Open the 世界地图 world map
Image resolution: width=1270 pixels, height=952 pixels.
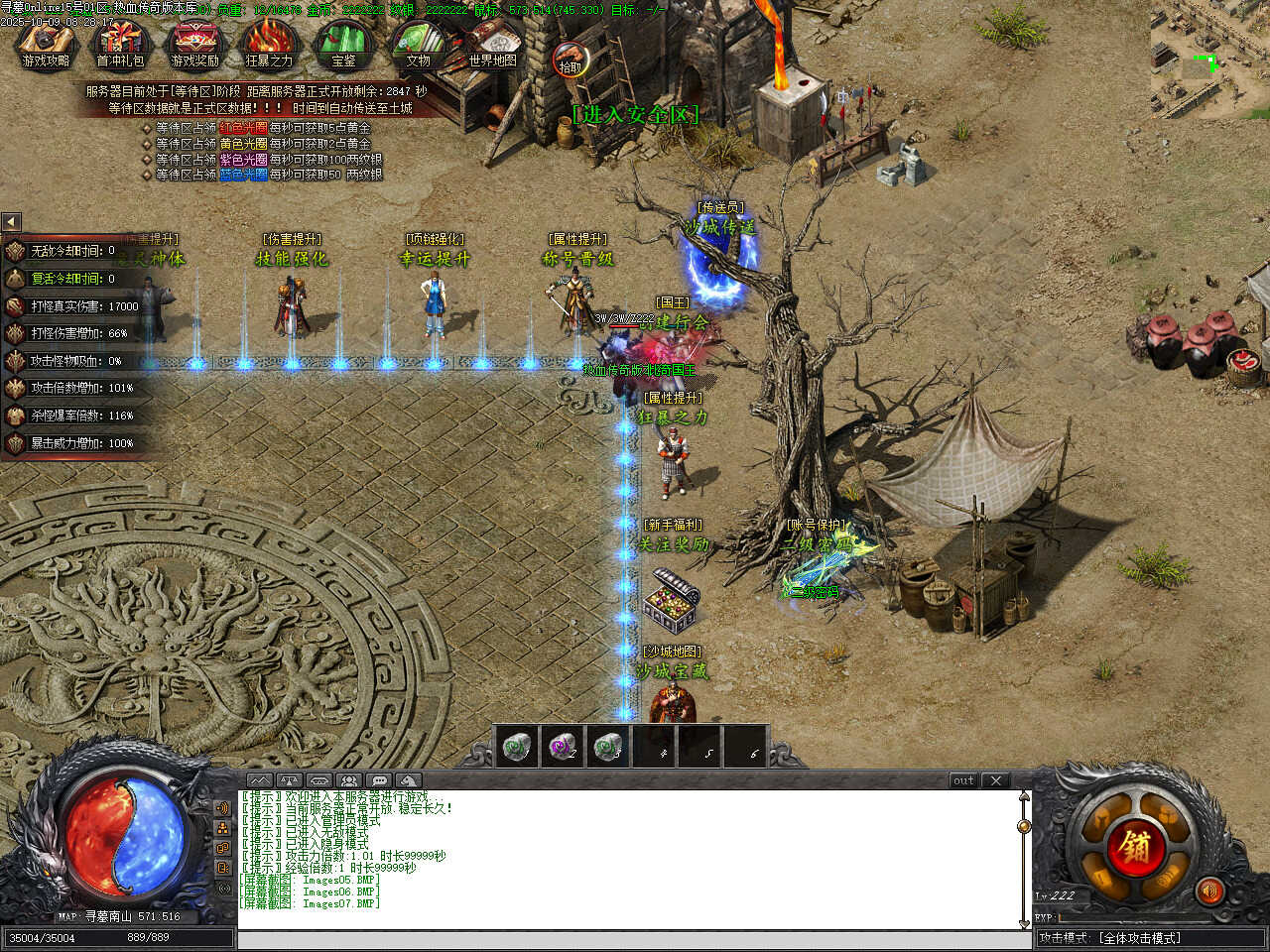[492, 45]
